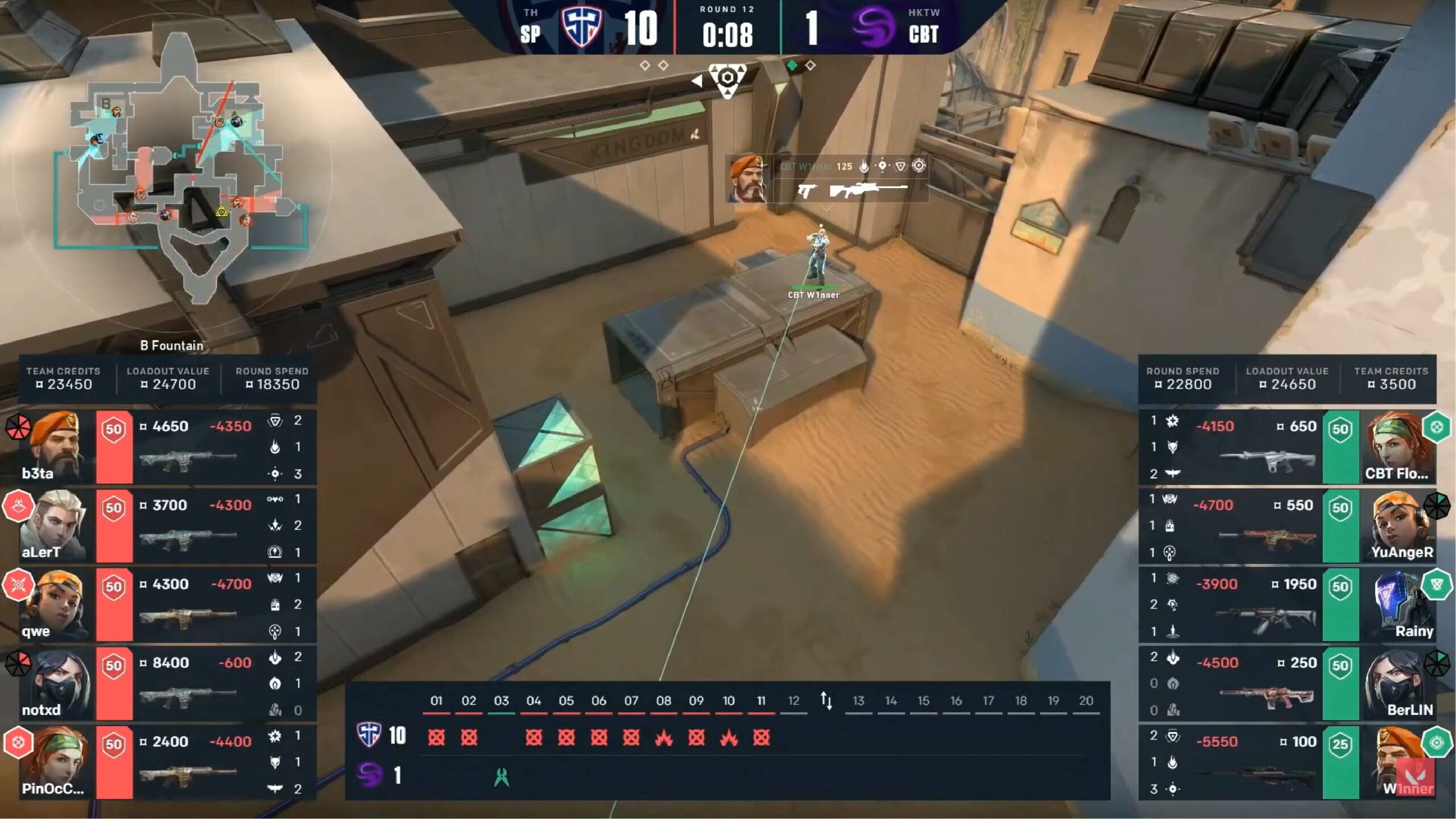Select the CBT W1nner portrait above the player
This screenshot has width=1456, height=819.
tap(747, 179)
